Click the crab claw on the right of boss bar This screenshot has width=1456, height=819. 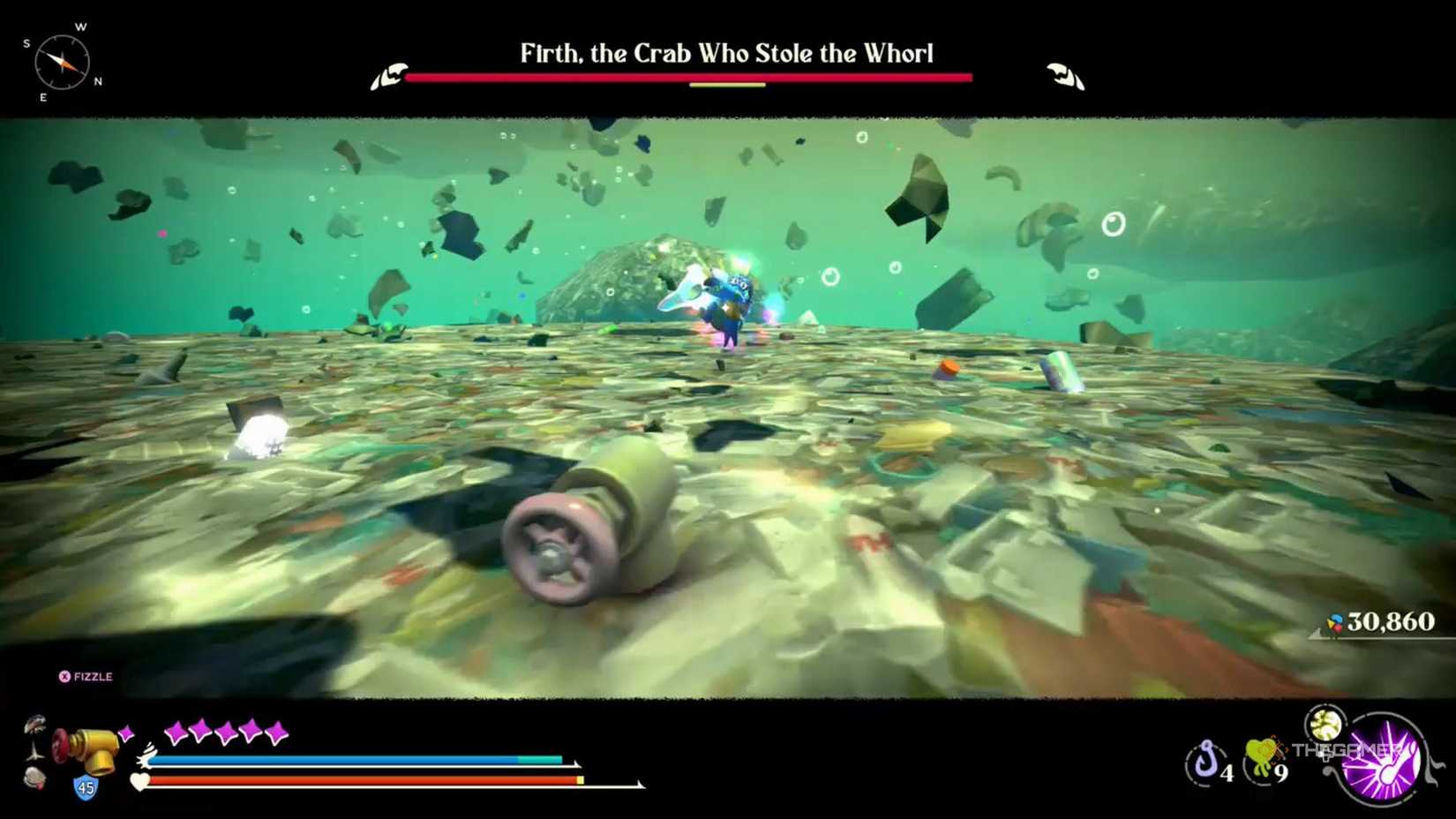pyautogui.click(x=1063, y=75)
